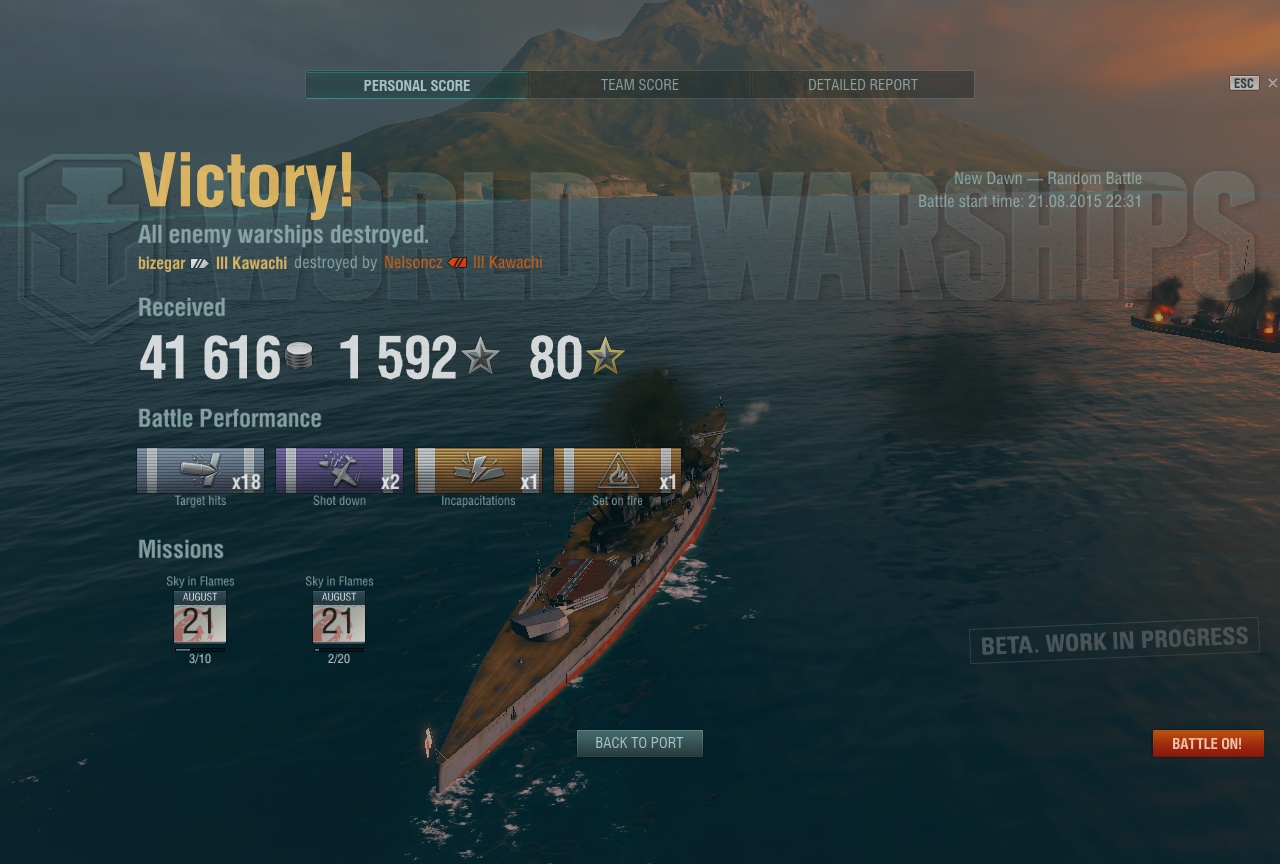
Task: Choose the Set on fire ribbon
Action: point(617,471)
